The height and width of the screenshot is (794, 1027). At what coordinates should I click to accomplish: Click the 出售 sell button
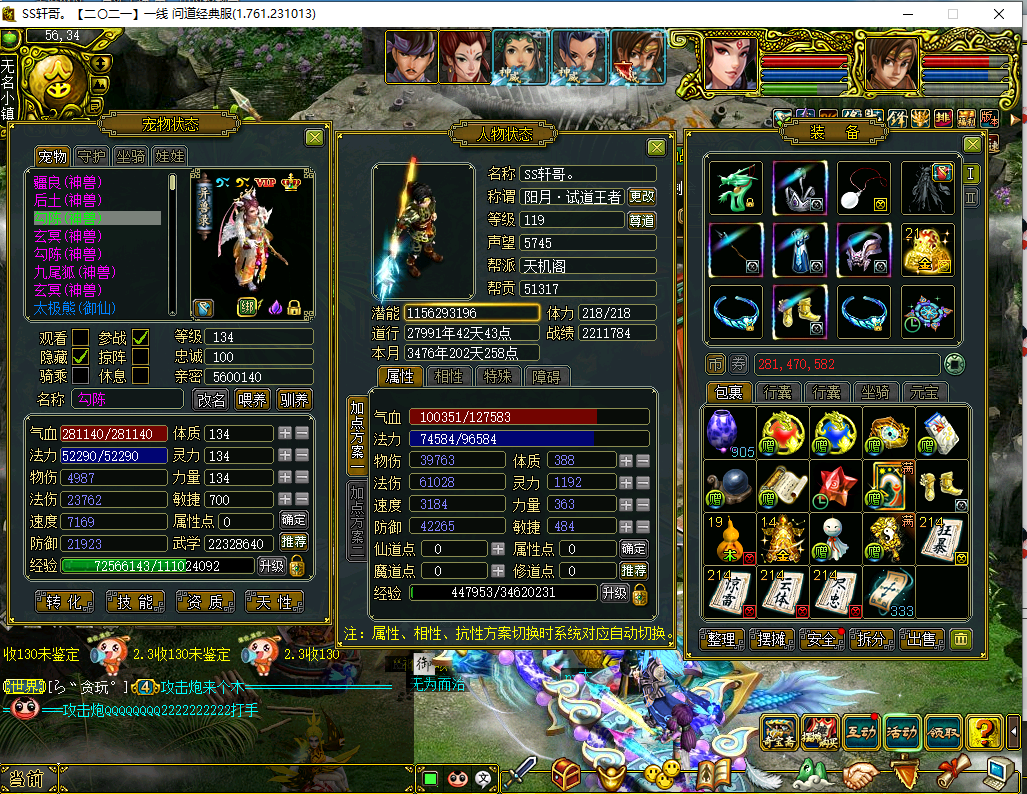(921, 640)
